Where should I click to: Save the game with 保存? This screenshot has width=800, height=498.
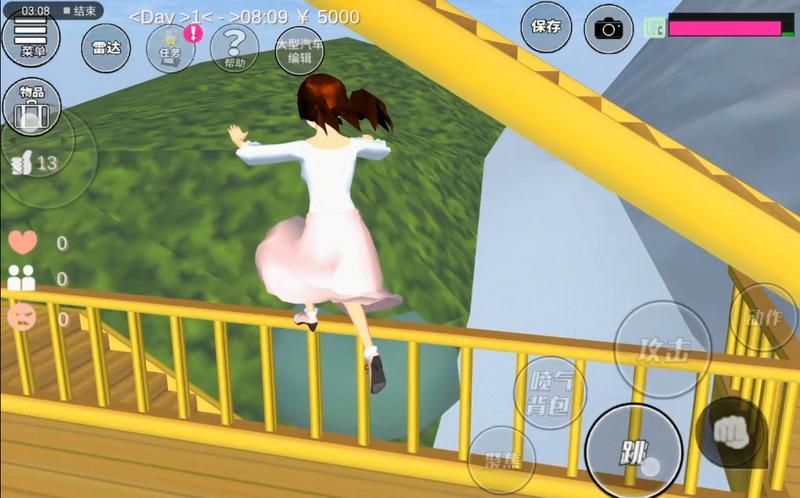click(x=546, y=27)
